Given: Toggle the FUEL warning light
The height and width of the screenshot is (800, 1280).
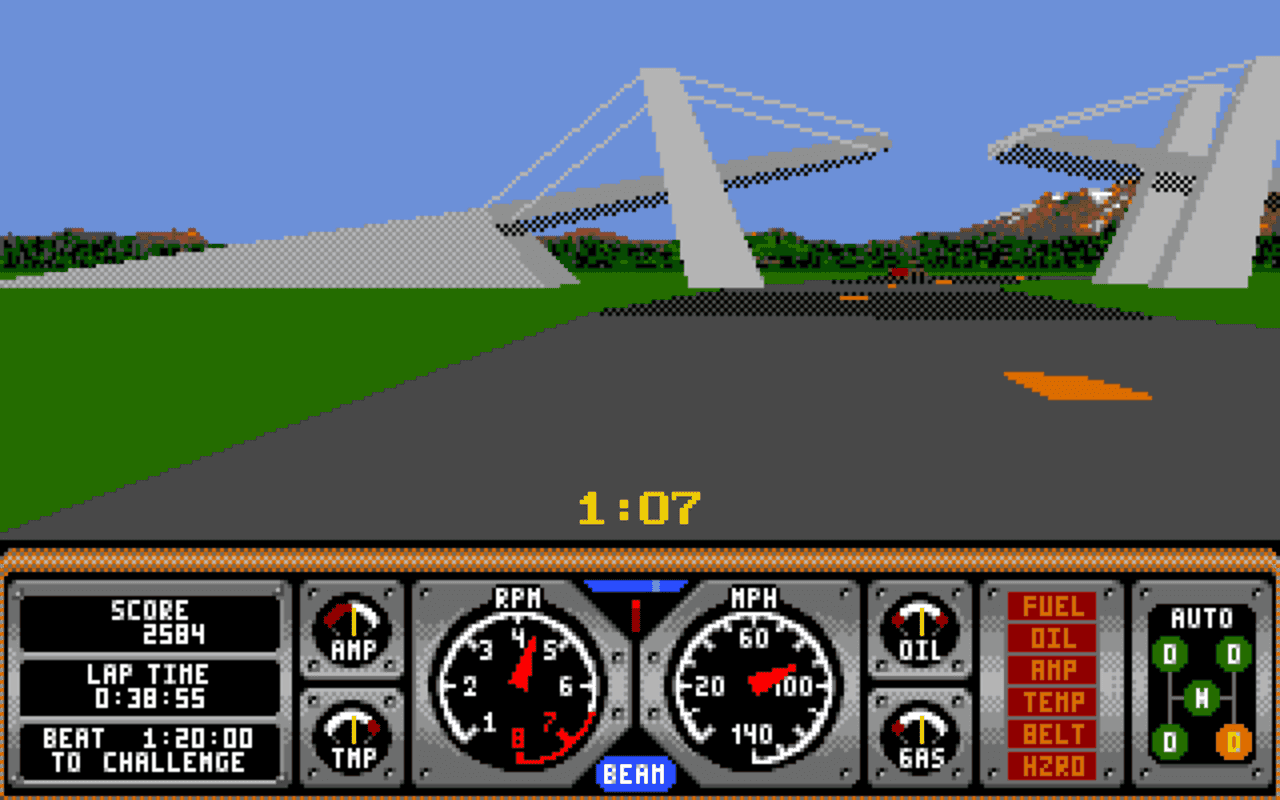Looking at the screenshot, I should 1051,607.
